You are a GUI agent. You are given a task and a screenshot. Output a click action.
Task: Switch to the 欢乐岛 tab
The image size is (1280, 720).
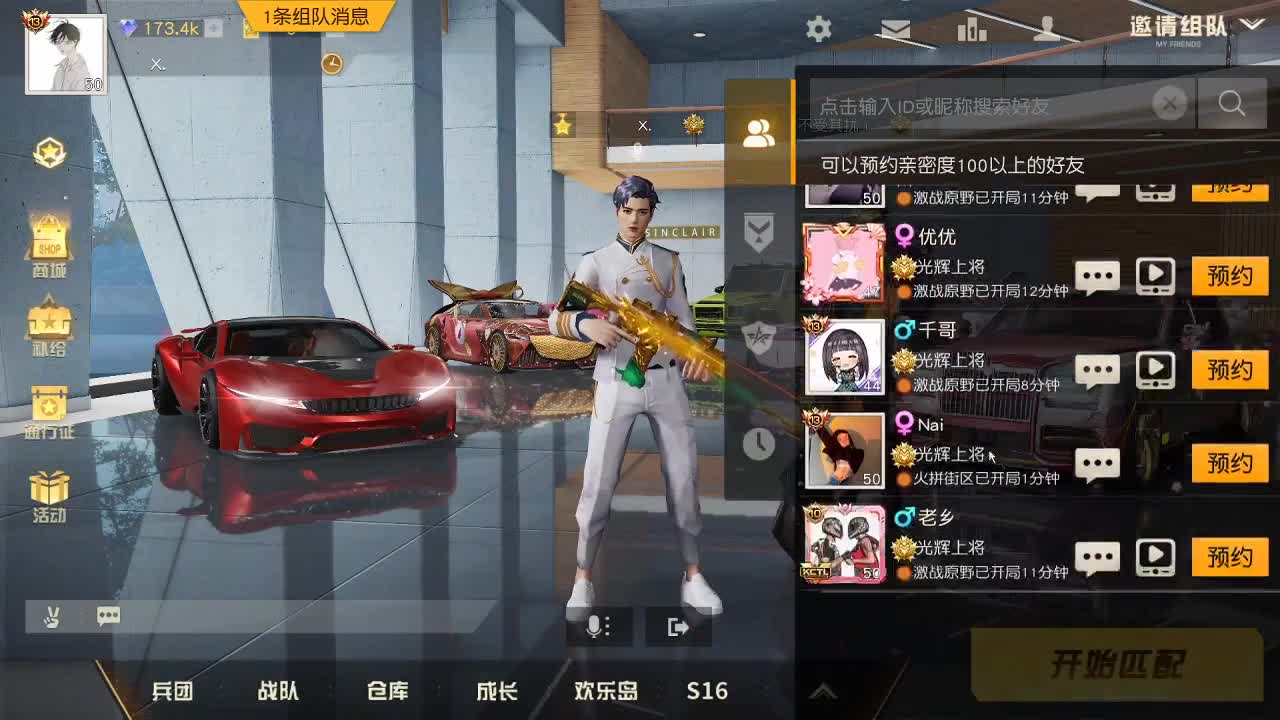pyautogui.click(x=606, y=690)
